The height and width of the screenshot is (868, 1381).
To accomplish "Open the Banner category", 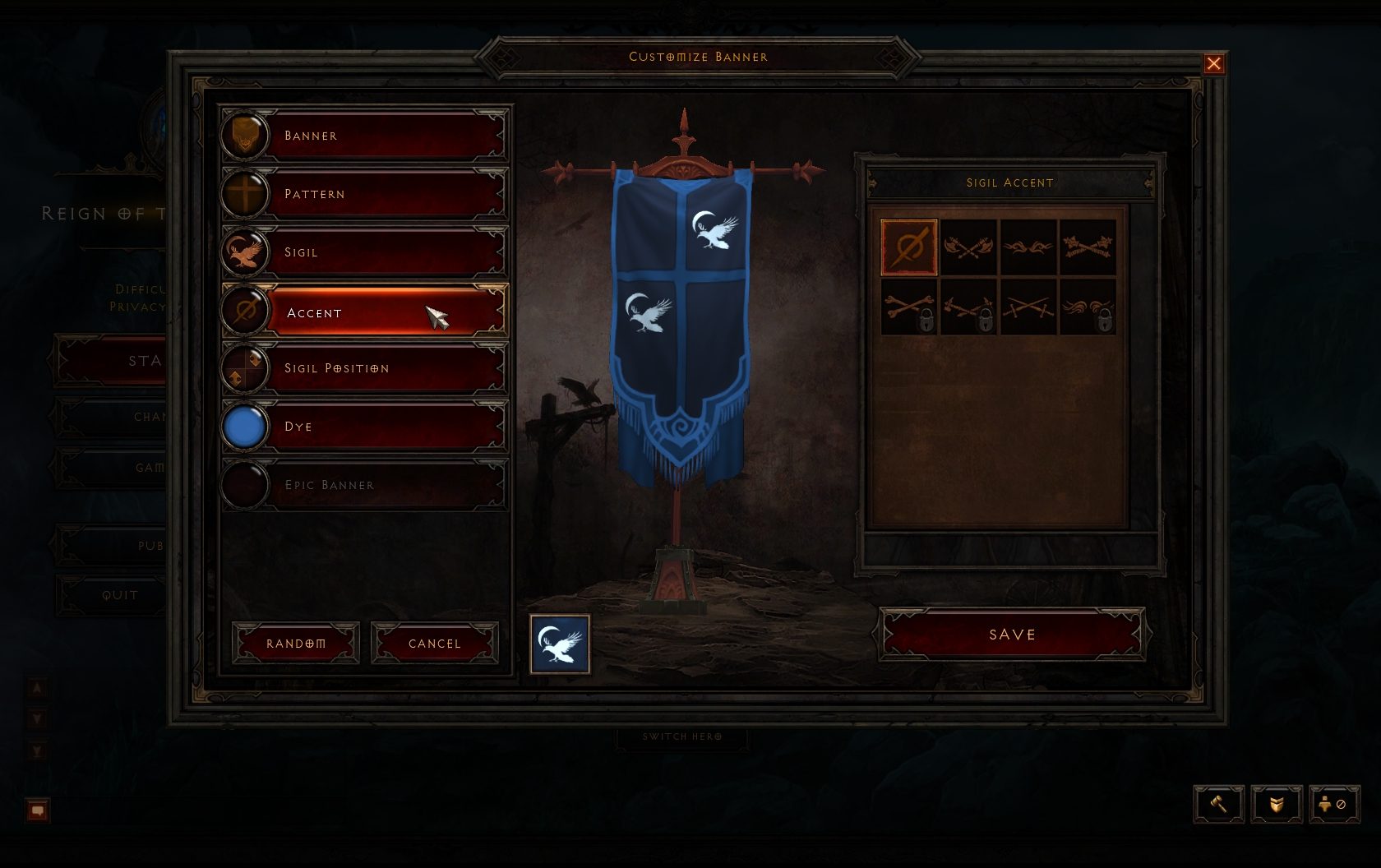I will coord(363,136).
